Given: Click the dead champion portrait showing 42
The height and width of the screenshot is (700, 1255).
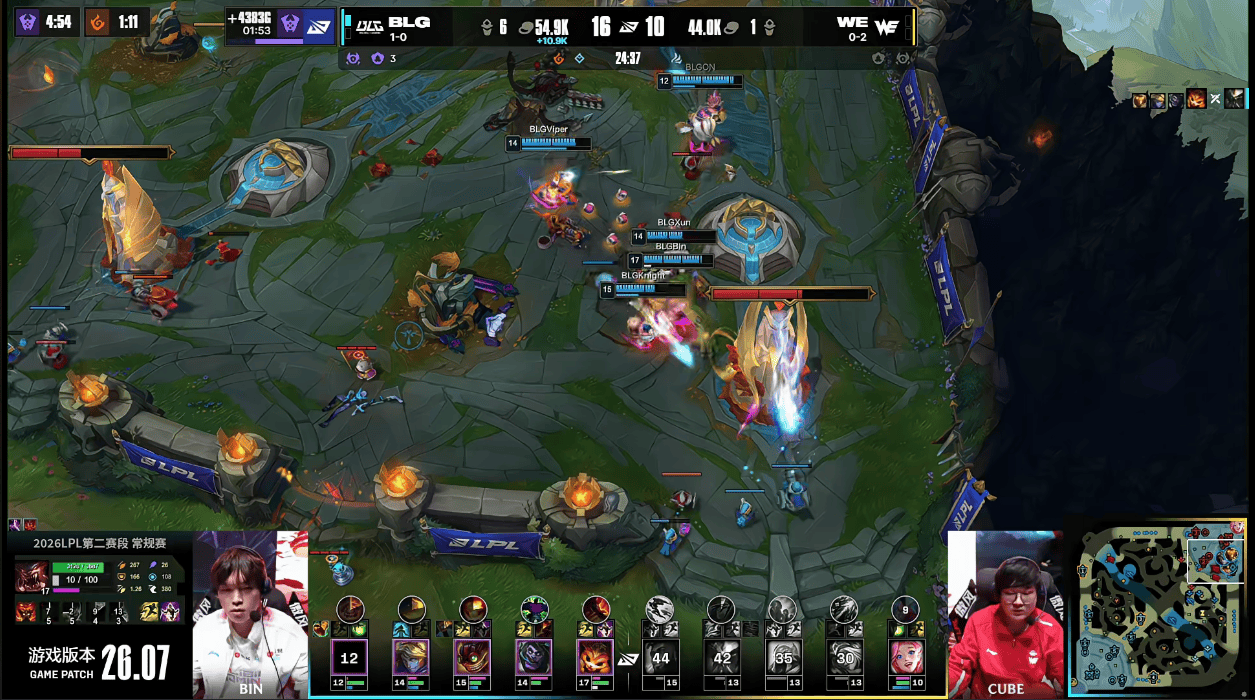Looking at the screenshot, I should [x=722, y=658].
